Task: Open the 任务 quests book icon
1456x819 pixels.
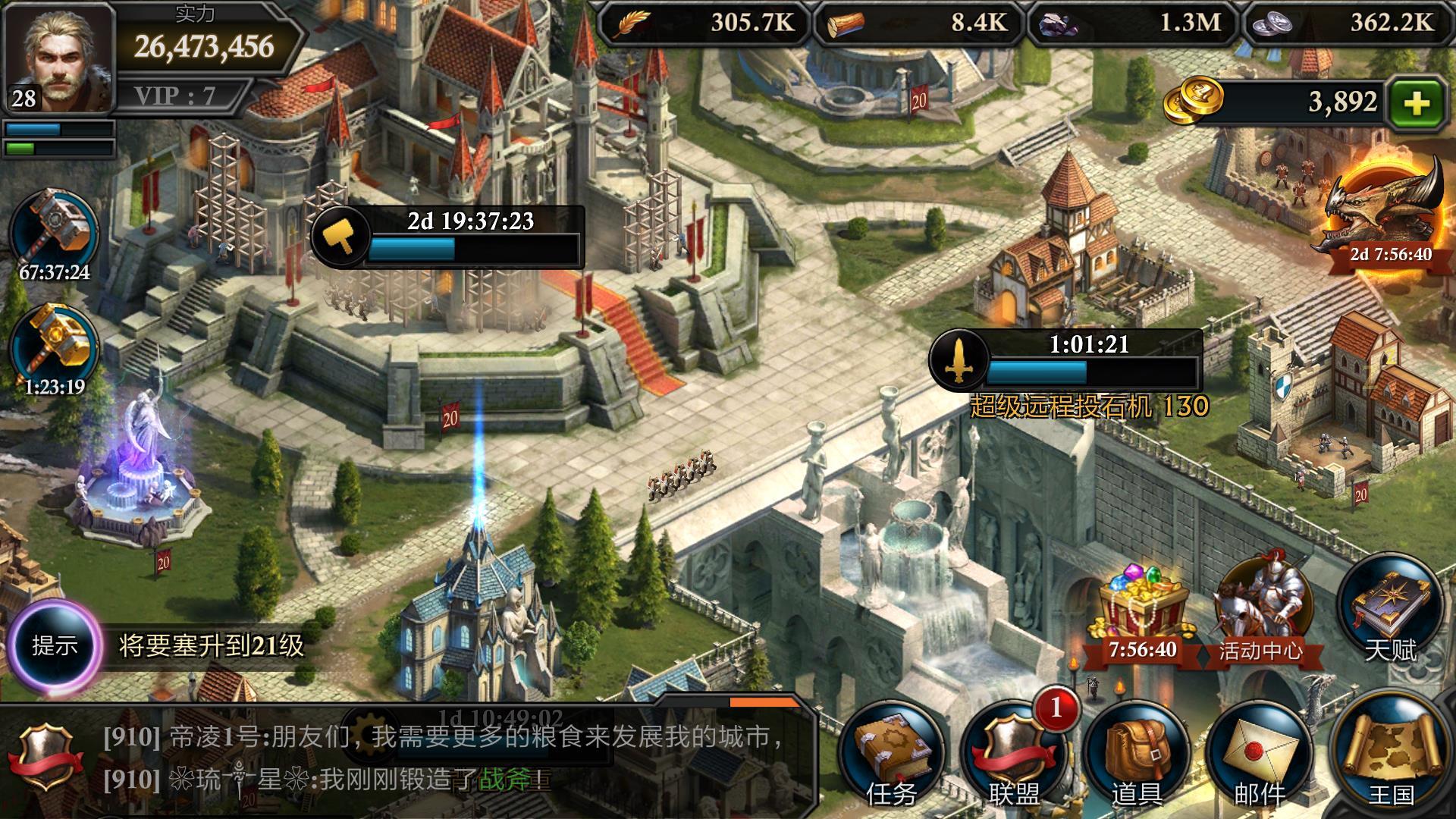Action: (x=891, y=751)
